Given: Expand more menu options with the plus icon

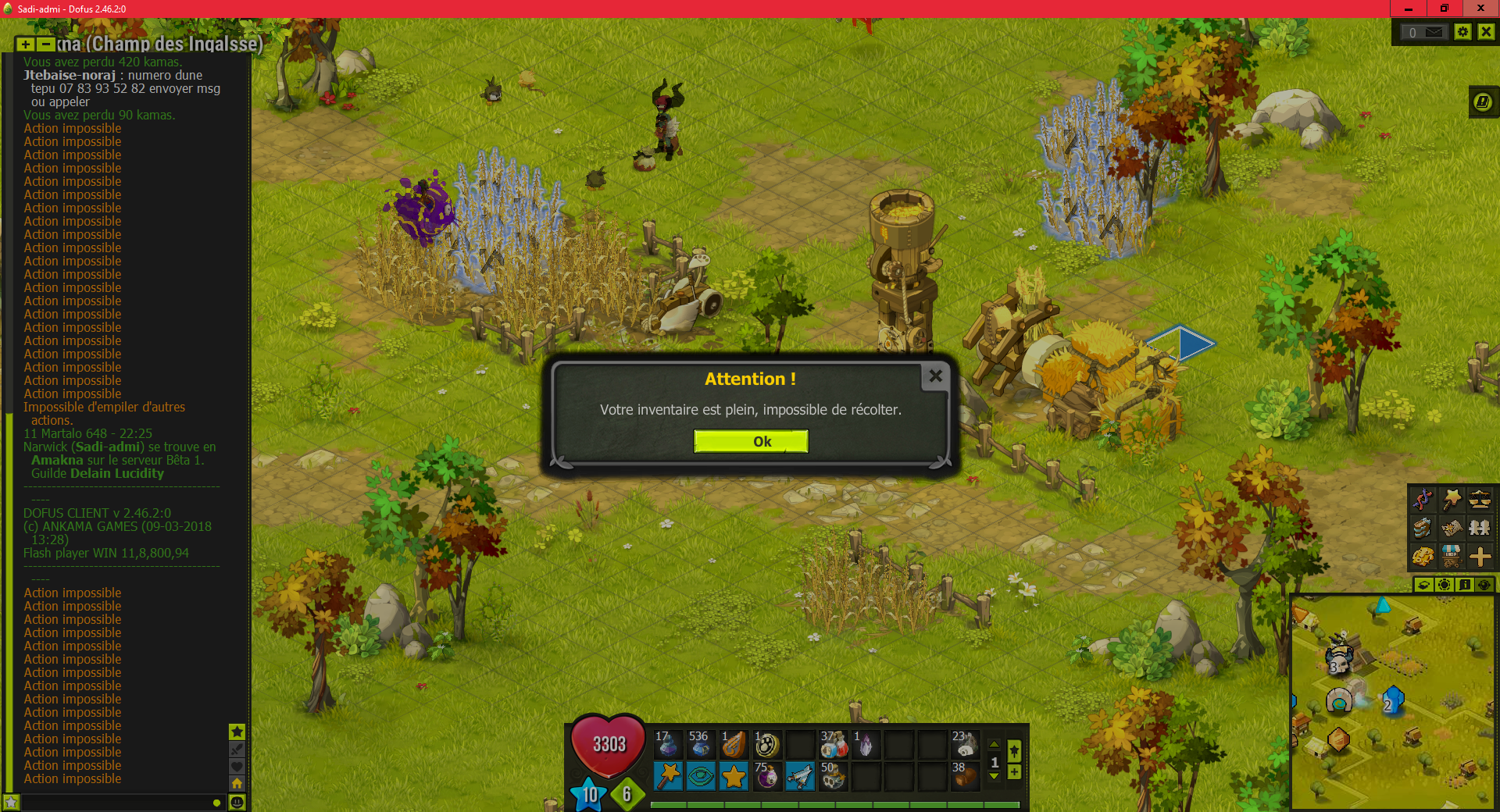Looking at the screenshot, I should 1480,556.
